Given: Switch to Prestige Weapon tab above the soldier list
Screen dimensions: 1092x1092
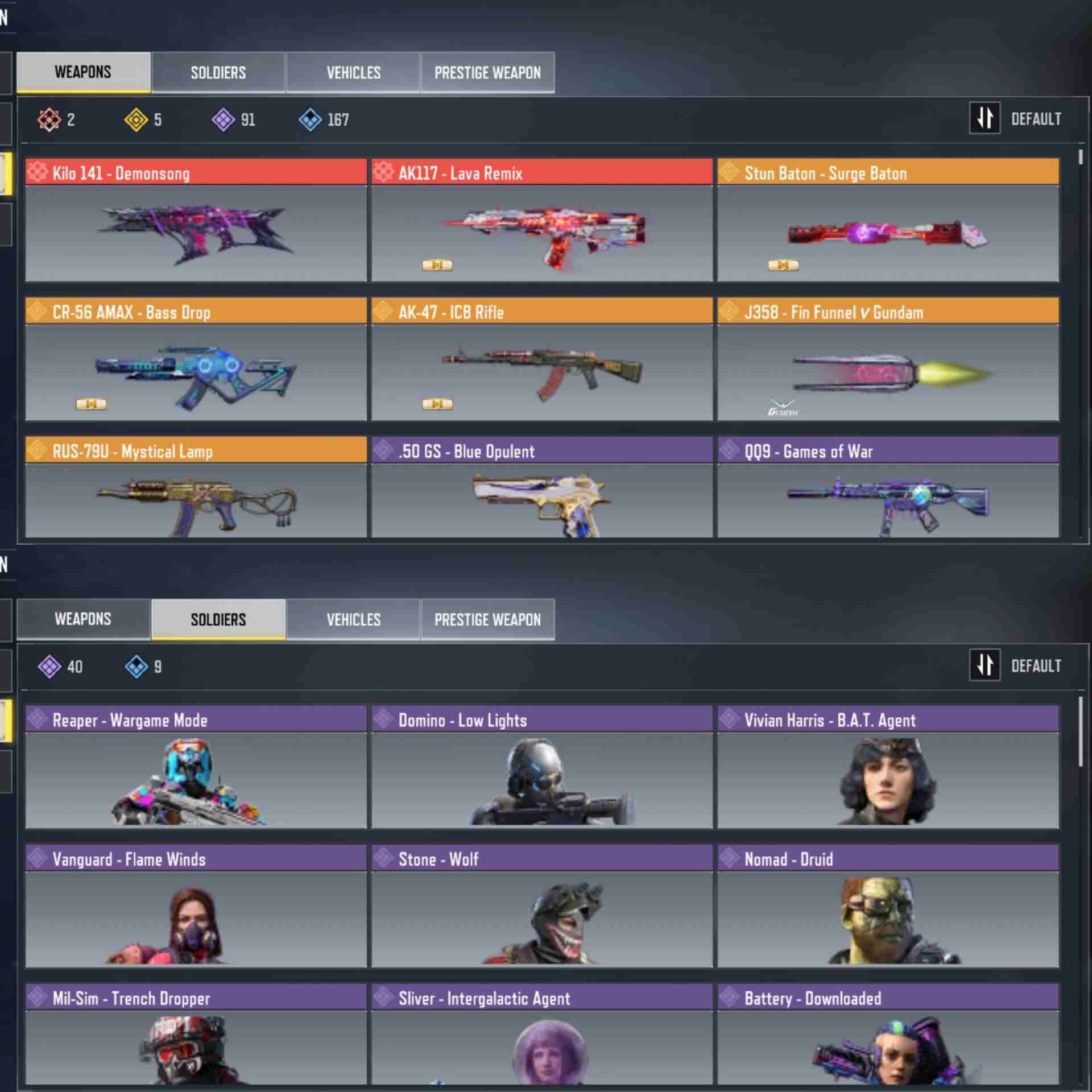Looking at the screenshot, I should point(487,619).
